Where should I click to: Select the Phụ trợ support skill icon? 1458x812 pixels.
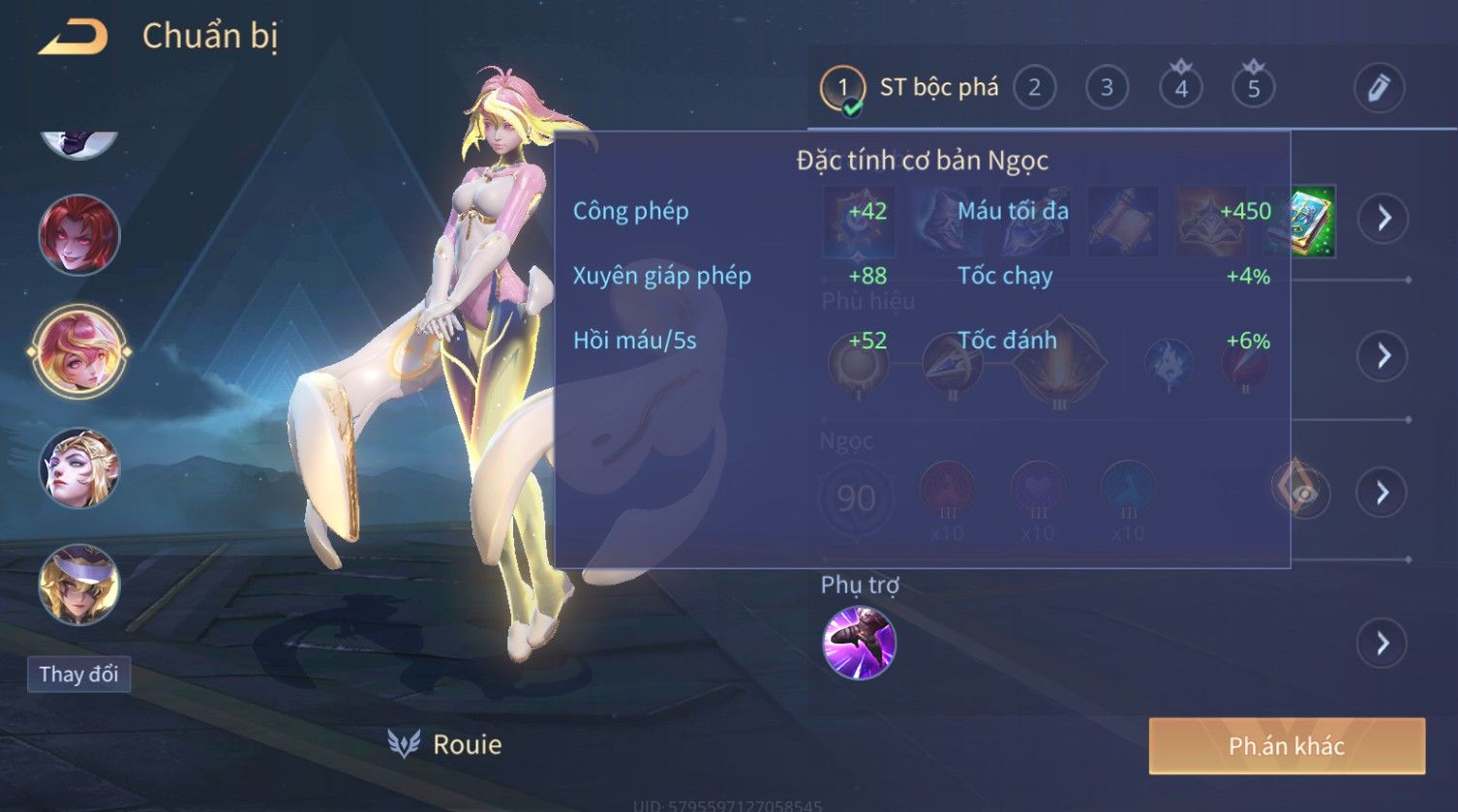pyautogui.click(x=859, y=643)
